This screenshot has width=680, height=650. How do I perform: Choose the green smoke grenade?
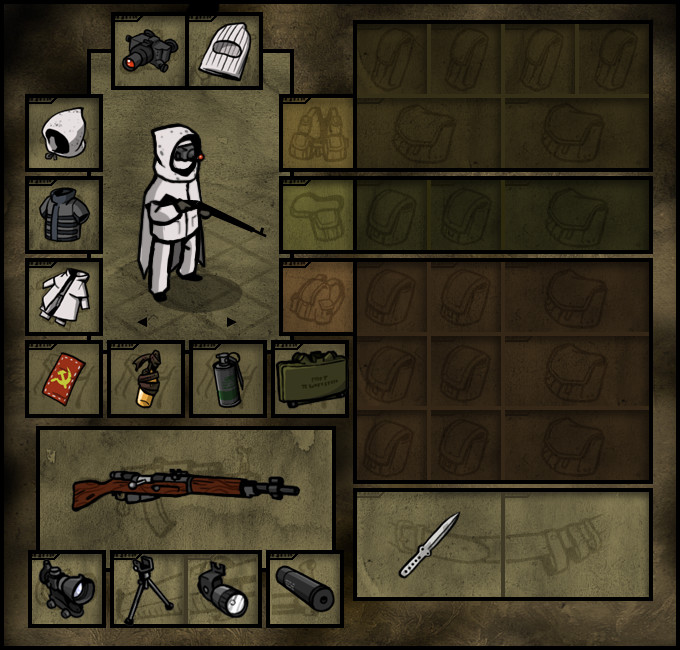(228, 379)
